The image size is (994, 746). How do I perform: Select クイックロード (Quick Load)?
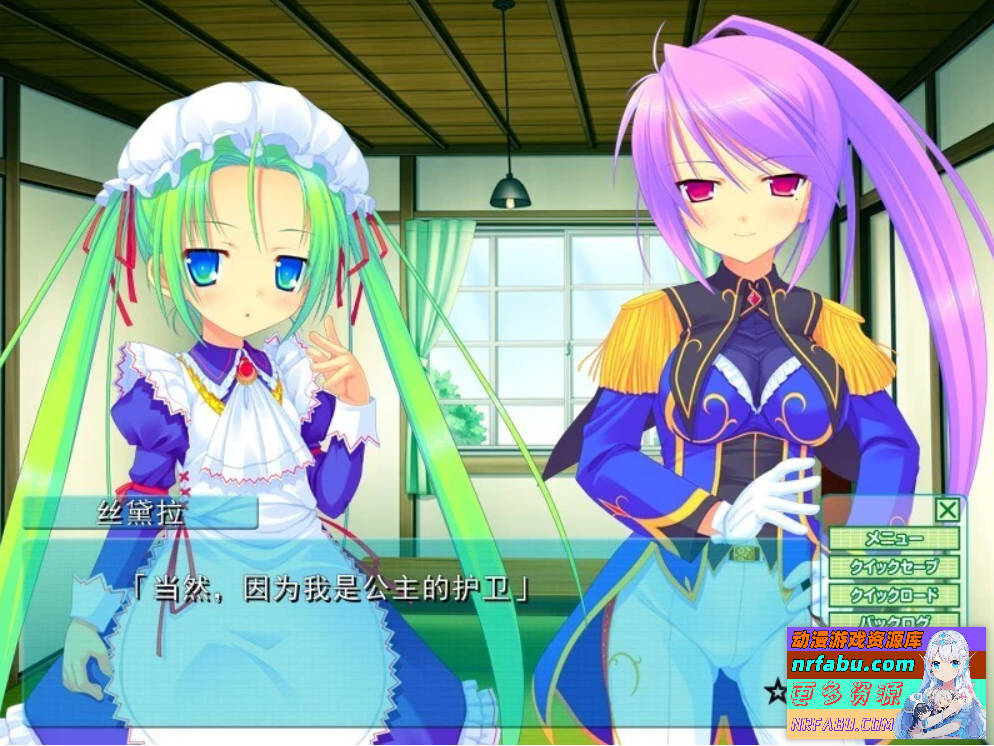(x=894, y=595)
